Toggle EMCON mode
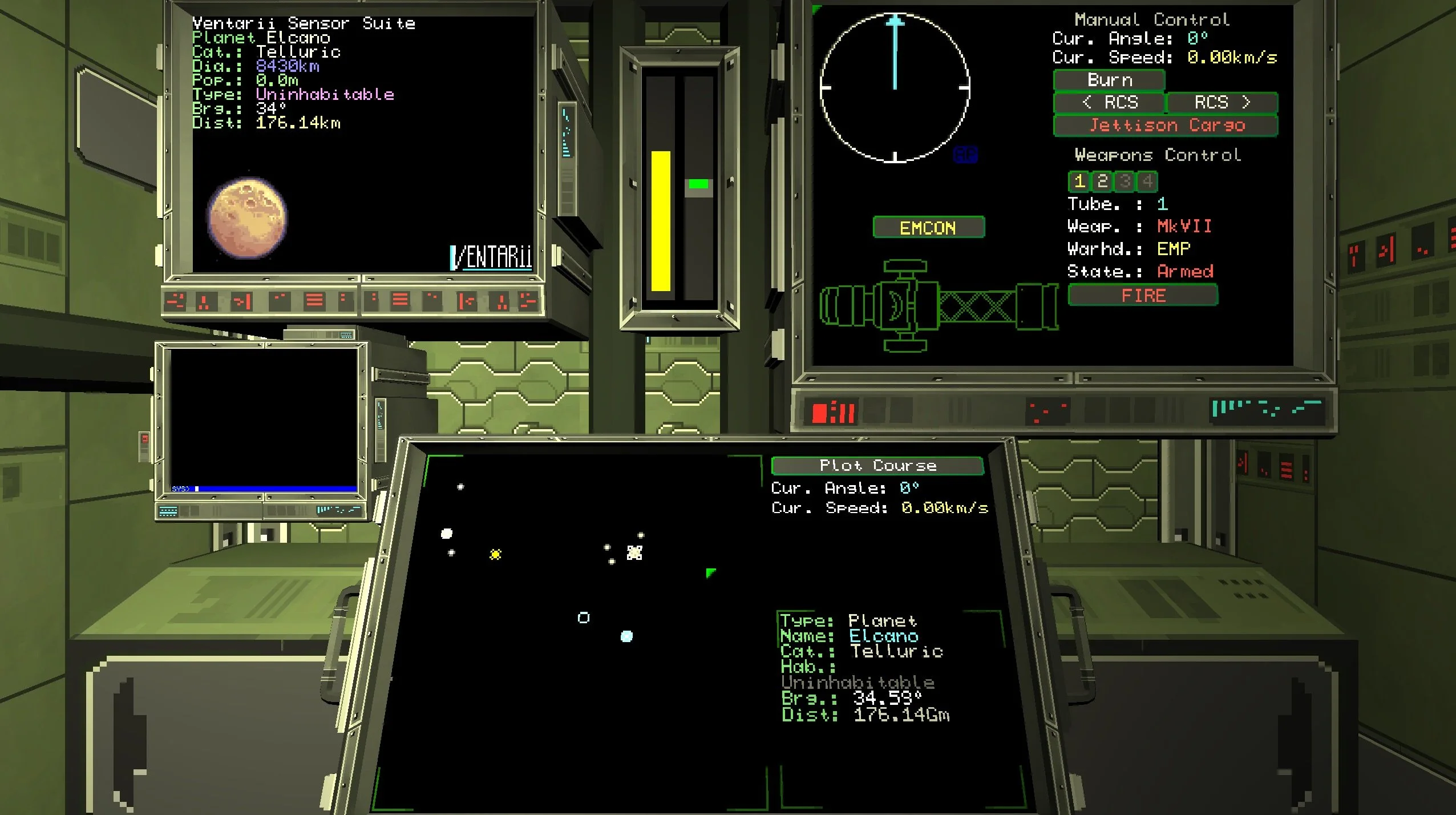This screenshot has width=1456, height=815. pos(929,227)
